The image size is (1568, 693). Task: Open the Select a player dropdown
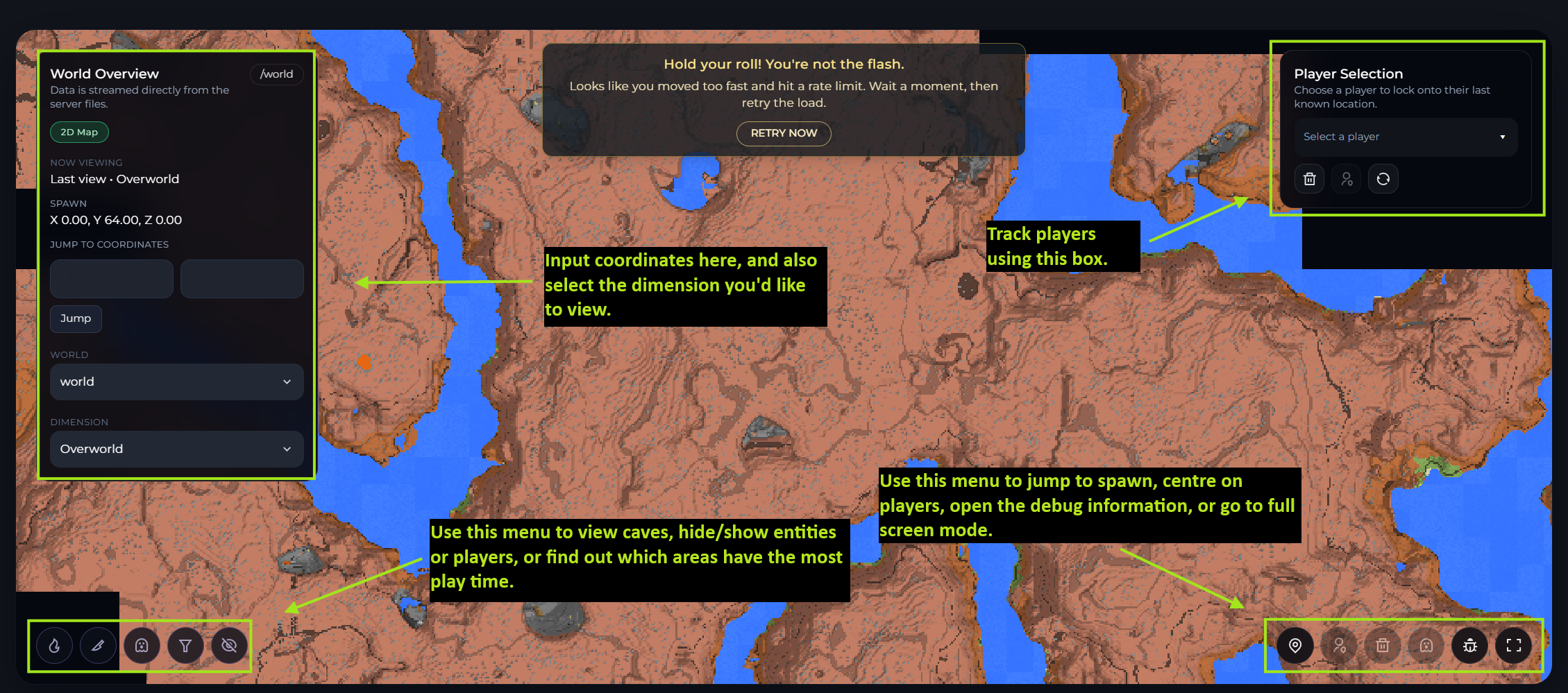click(1405, 137)
